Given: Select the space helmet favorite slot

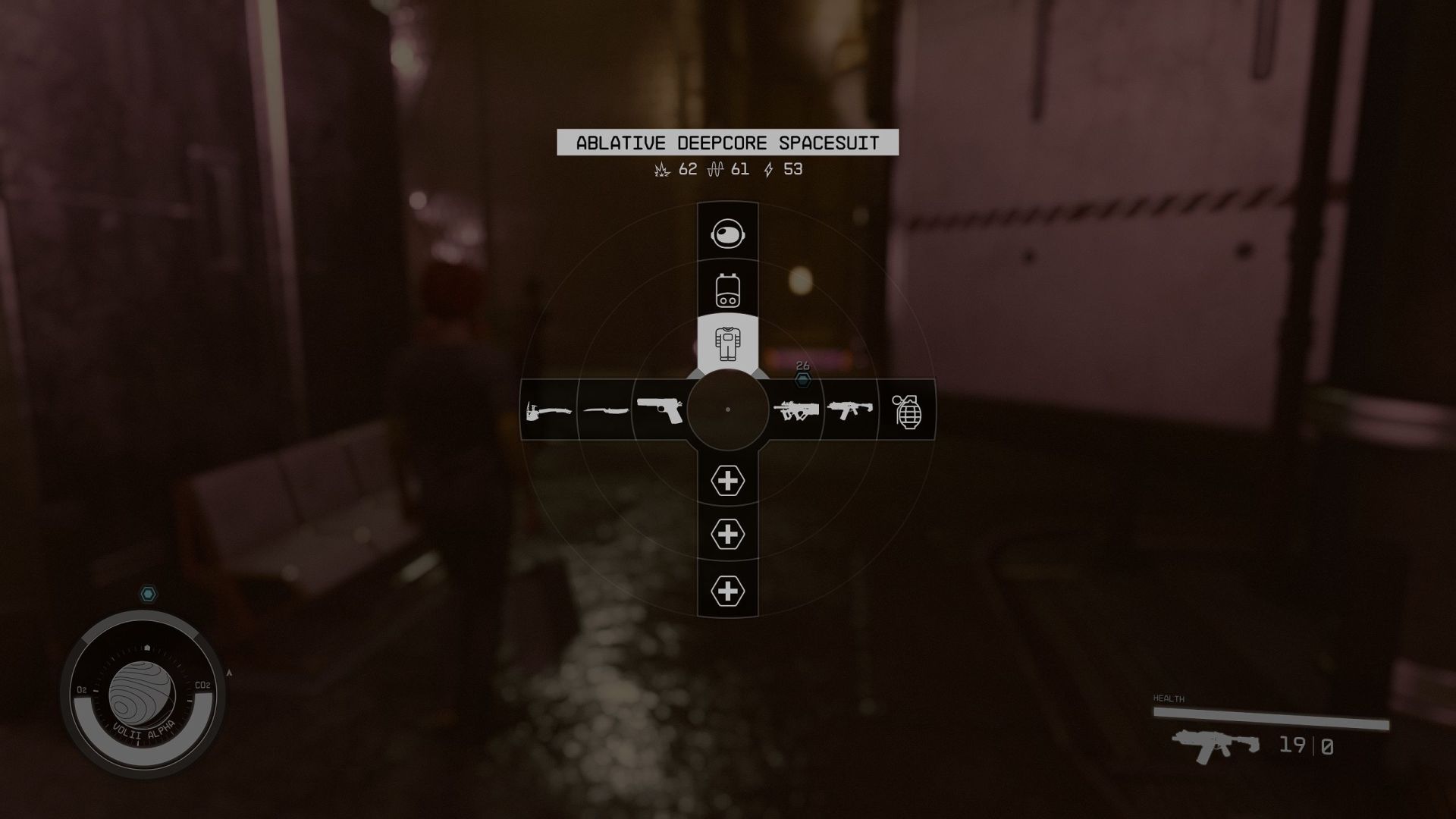Looking at the screenshot, I should [728, 233].
